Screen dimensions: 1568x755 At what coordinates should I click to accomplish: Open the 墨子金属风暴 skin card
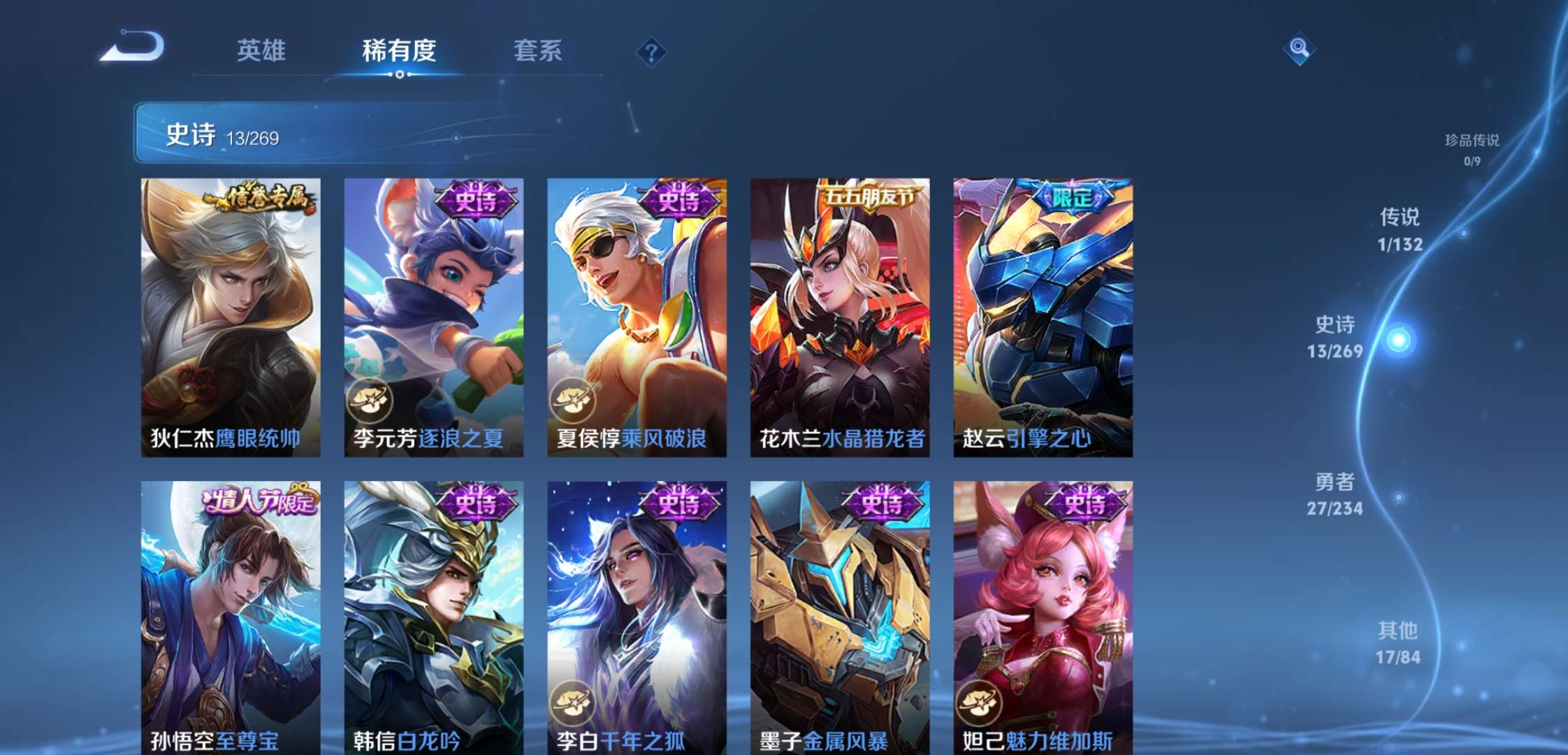839,615
